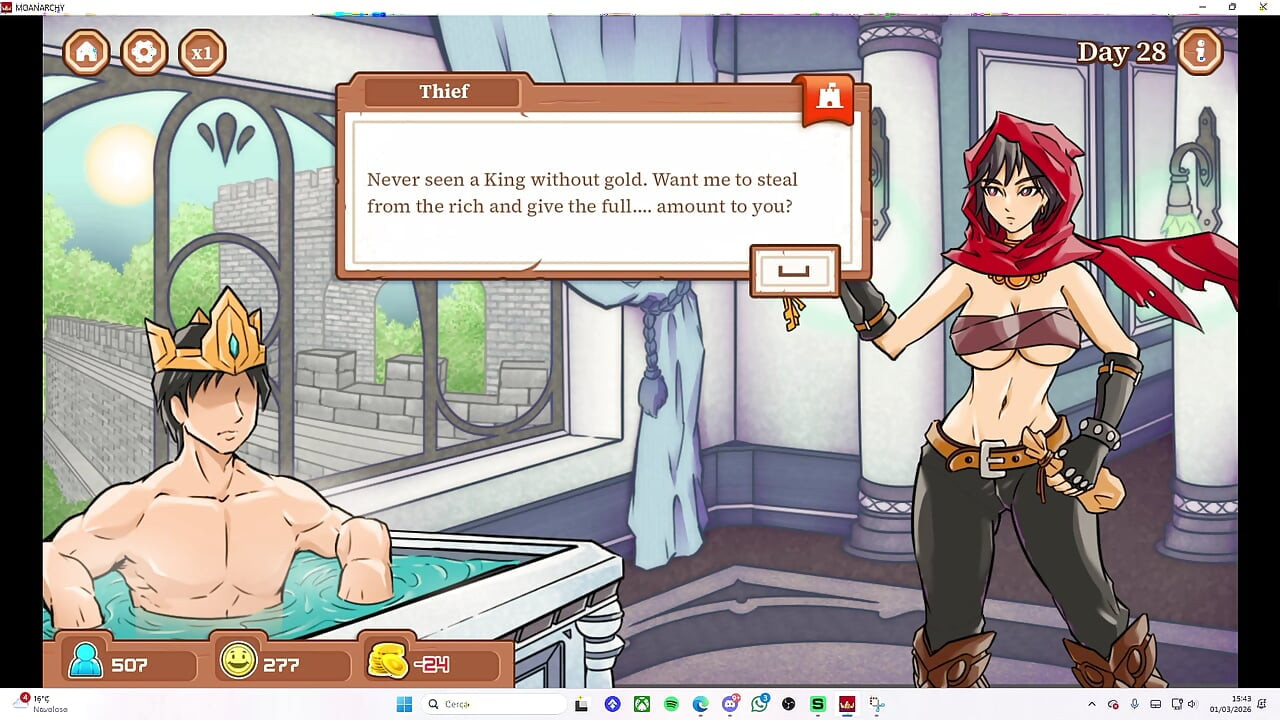Expand the hidden system tray icons
Image resolution: width=1280 pixels, height=720 pixels.
click(x=1093, y=704)
